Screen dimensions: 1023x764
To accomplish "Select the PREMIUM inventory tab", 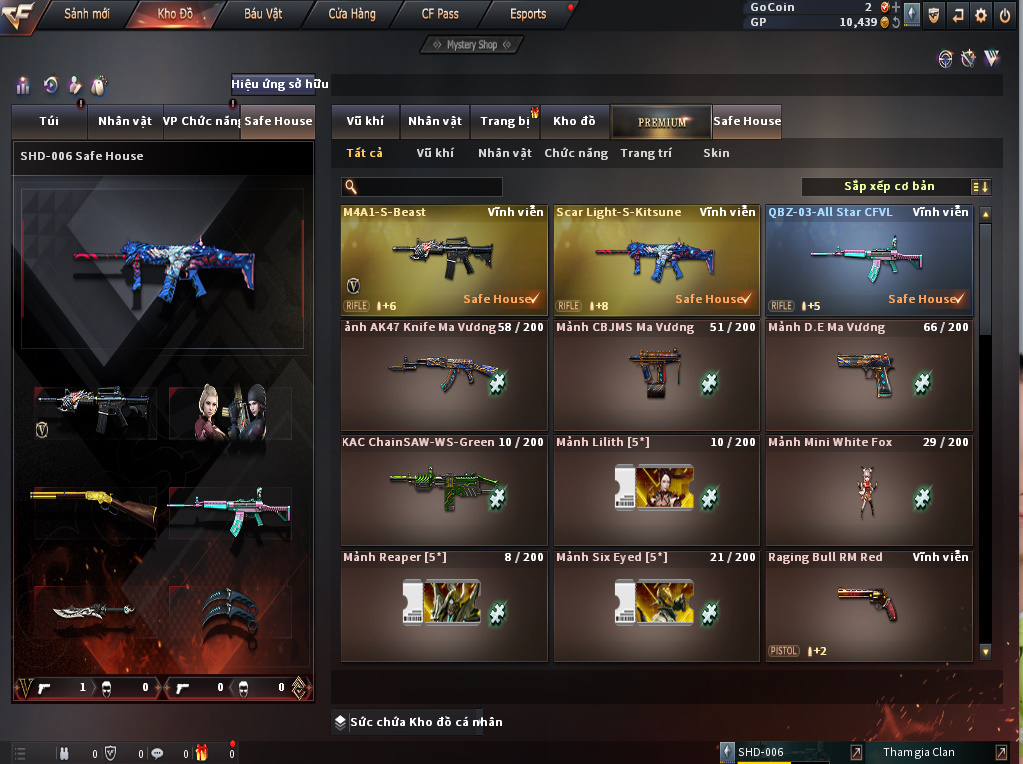I will point(661,121).
